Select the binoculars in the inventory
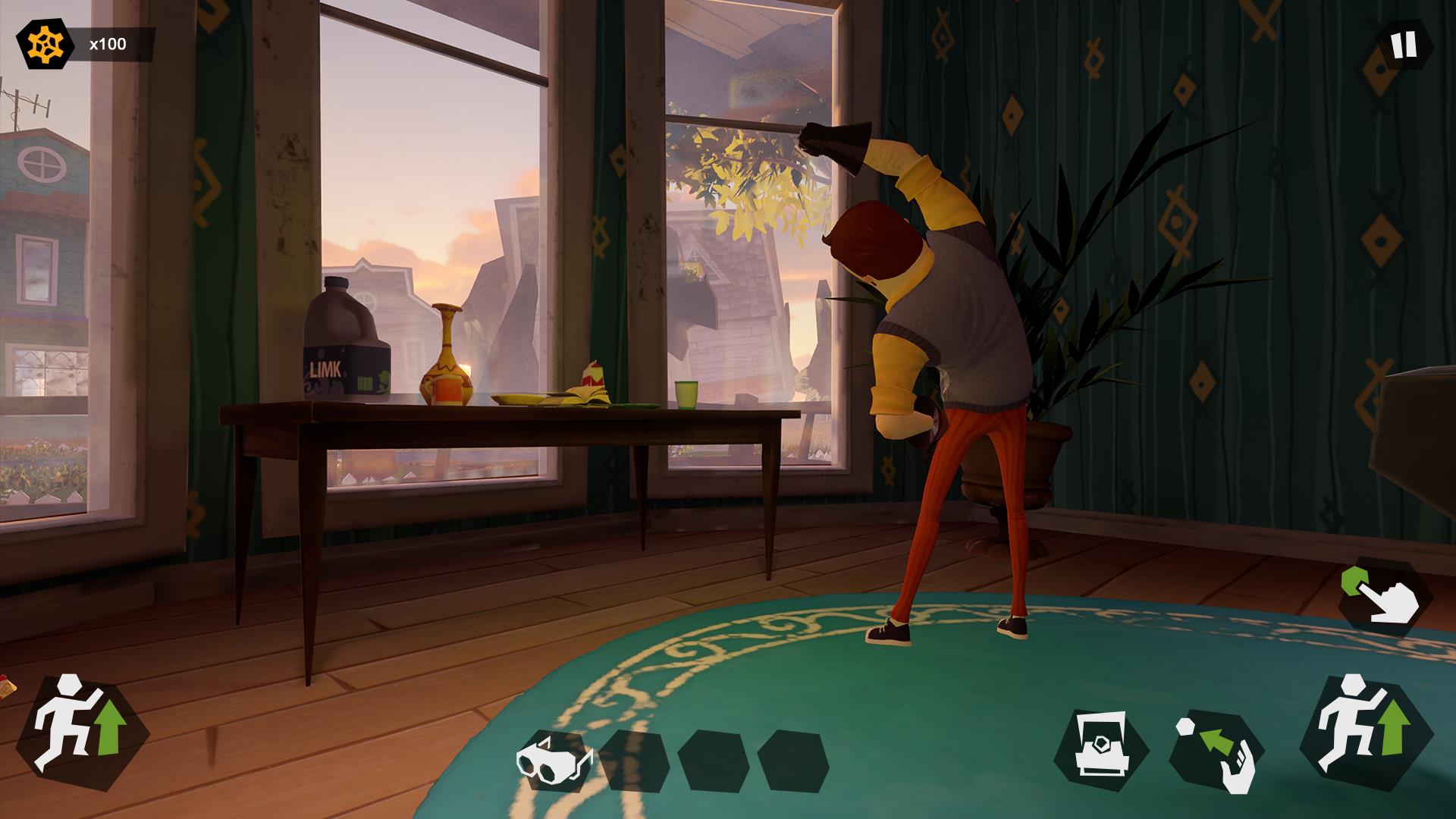 (557, 758)
